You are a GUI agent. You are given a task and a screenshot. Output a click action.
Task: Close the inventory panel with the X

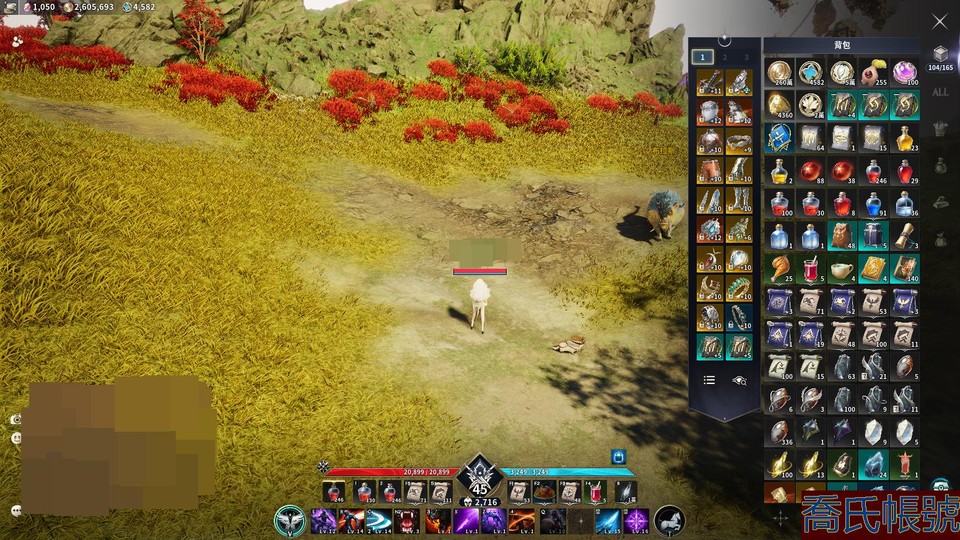click(939, 21)
